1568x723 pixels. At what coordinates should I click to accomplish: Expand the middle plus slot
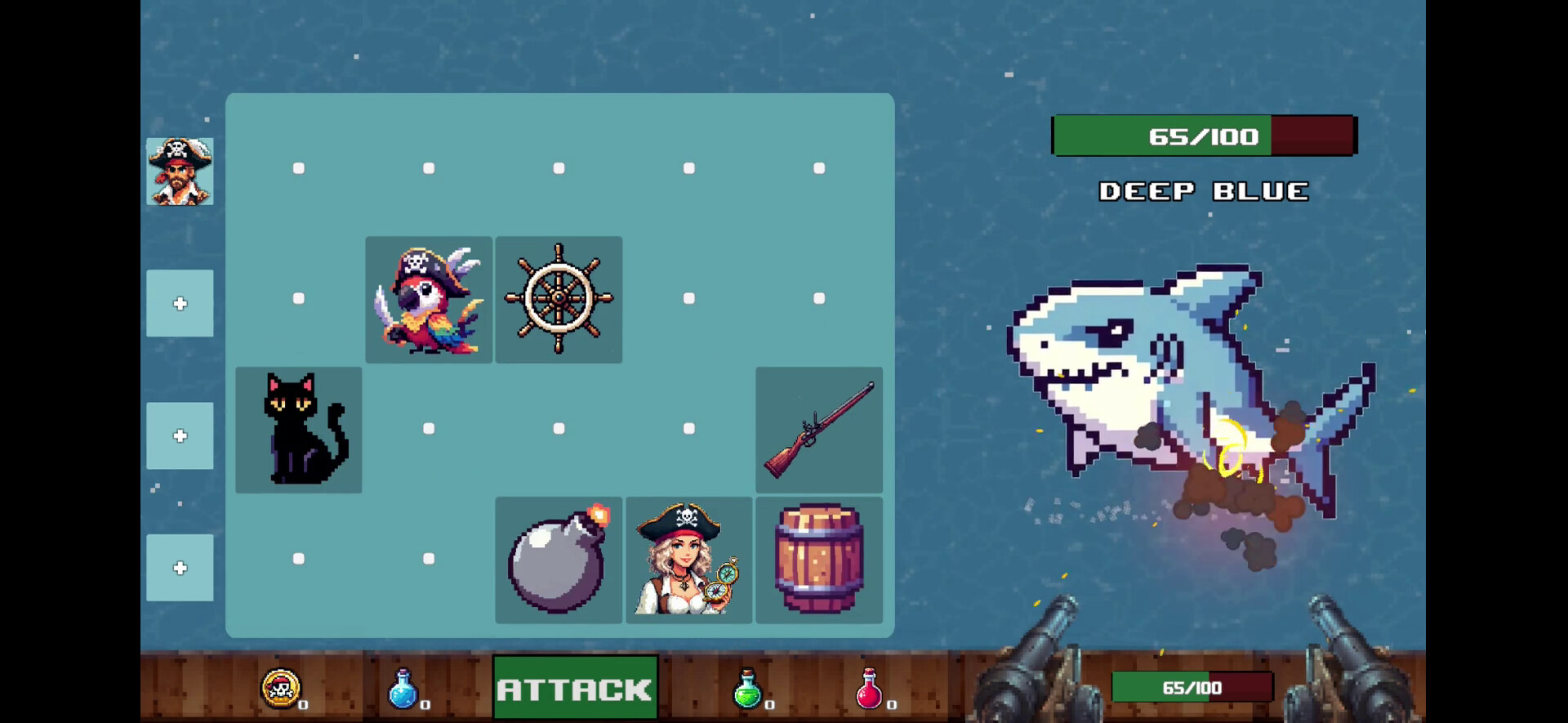[x=180, y=435]
